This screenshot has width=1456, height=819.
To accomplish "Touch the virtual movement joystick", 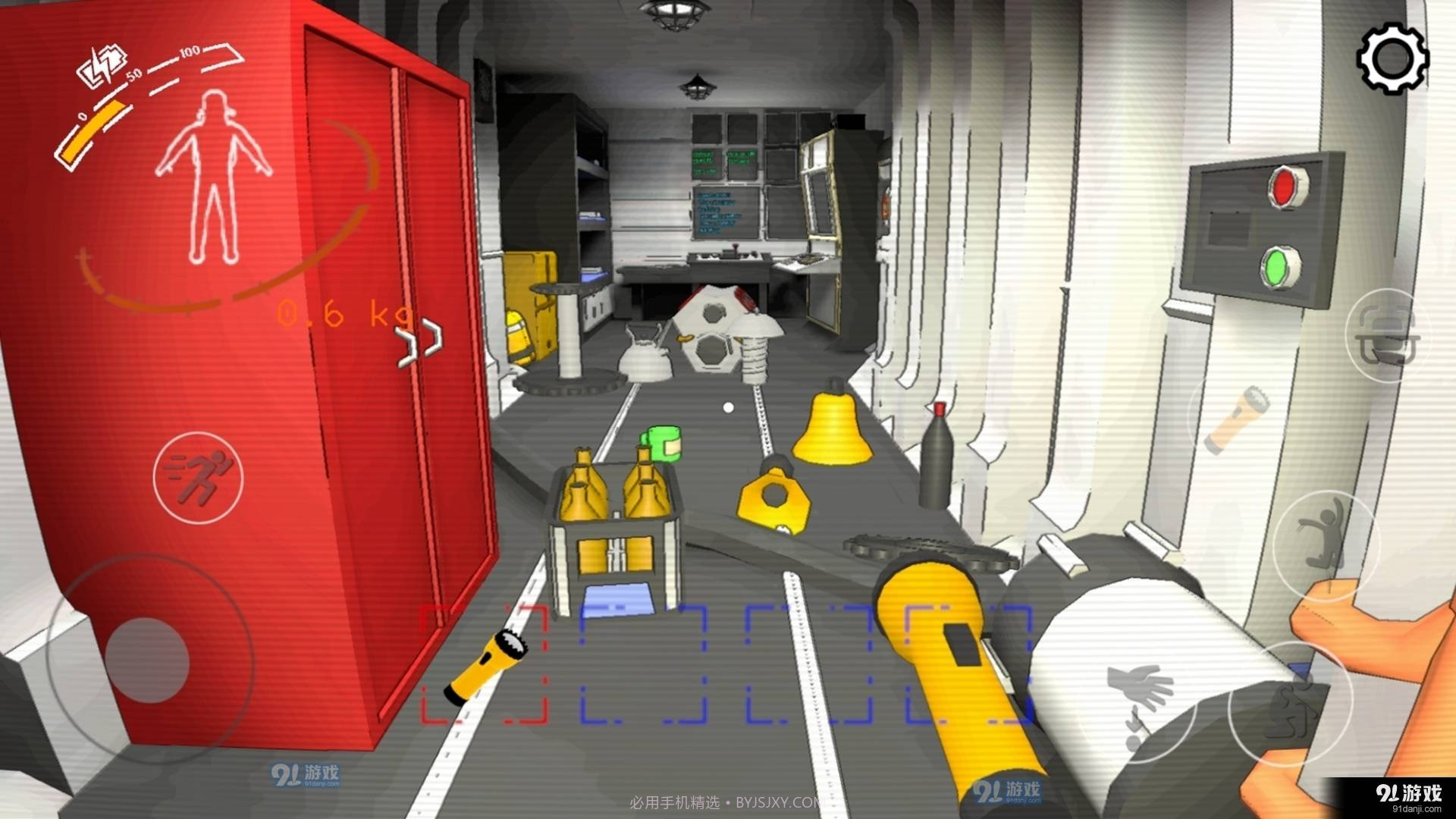I will point(147,659).
